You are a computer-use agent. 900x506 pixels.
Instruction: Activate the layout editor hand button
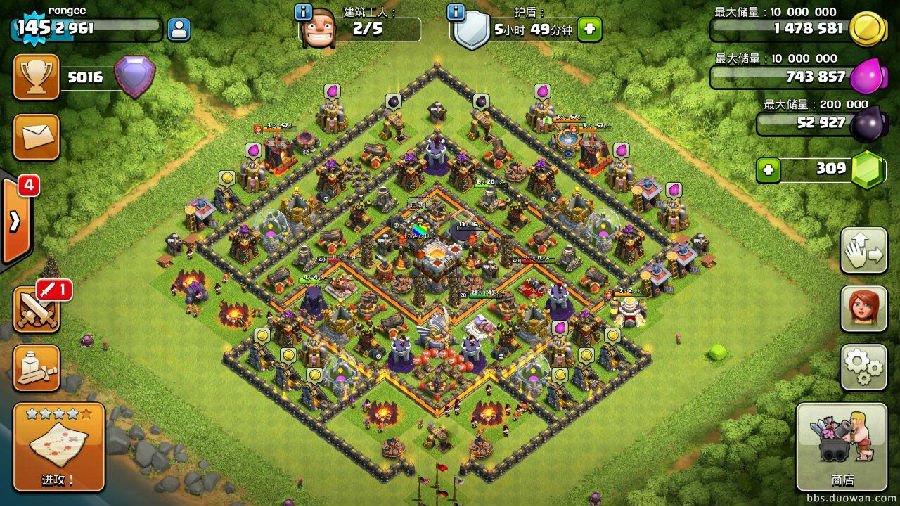point(863,250)
